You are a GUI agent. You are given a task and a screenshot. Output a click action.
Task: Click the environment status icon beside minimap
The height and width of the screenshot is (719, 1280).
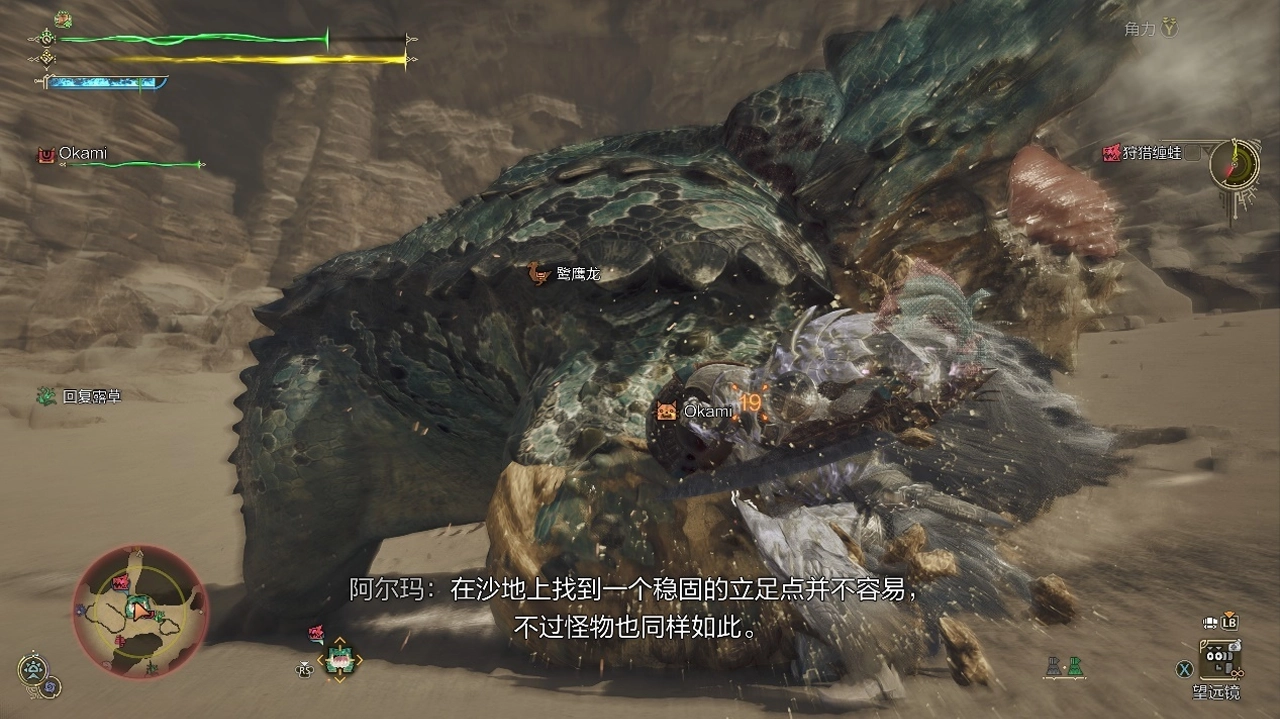click(32, 670)
